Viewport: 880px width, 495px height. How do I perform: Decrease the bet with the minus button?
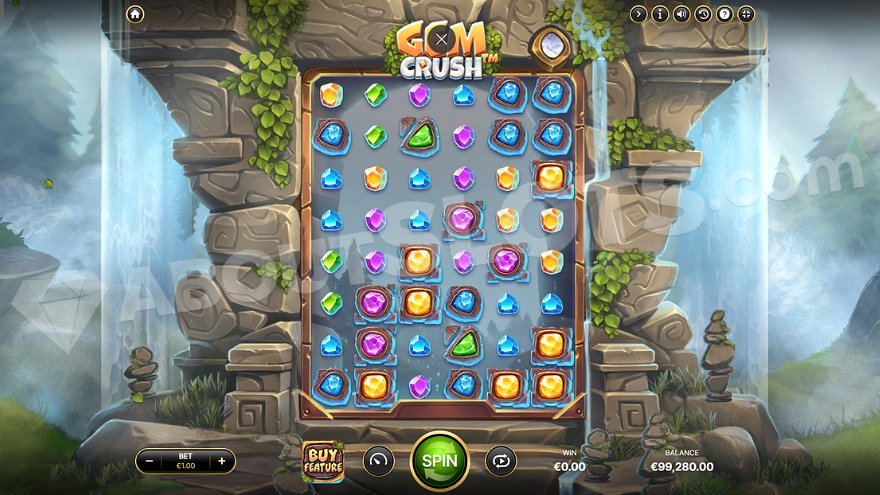pos(150,461)
